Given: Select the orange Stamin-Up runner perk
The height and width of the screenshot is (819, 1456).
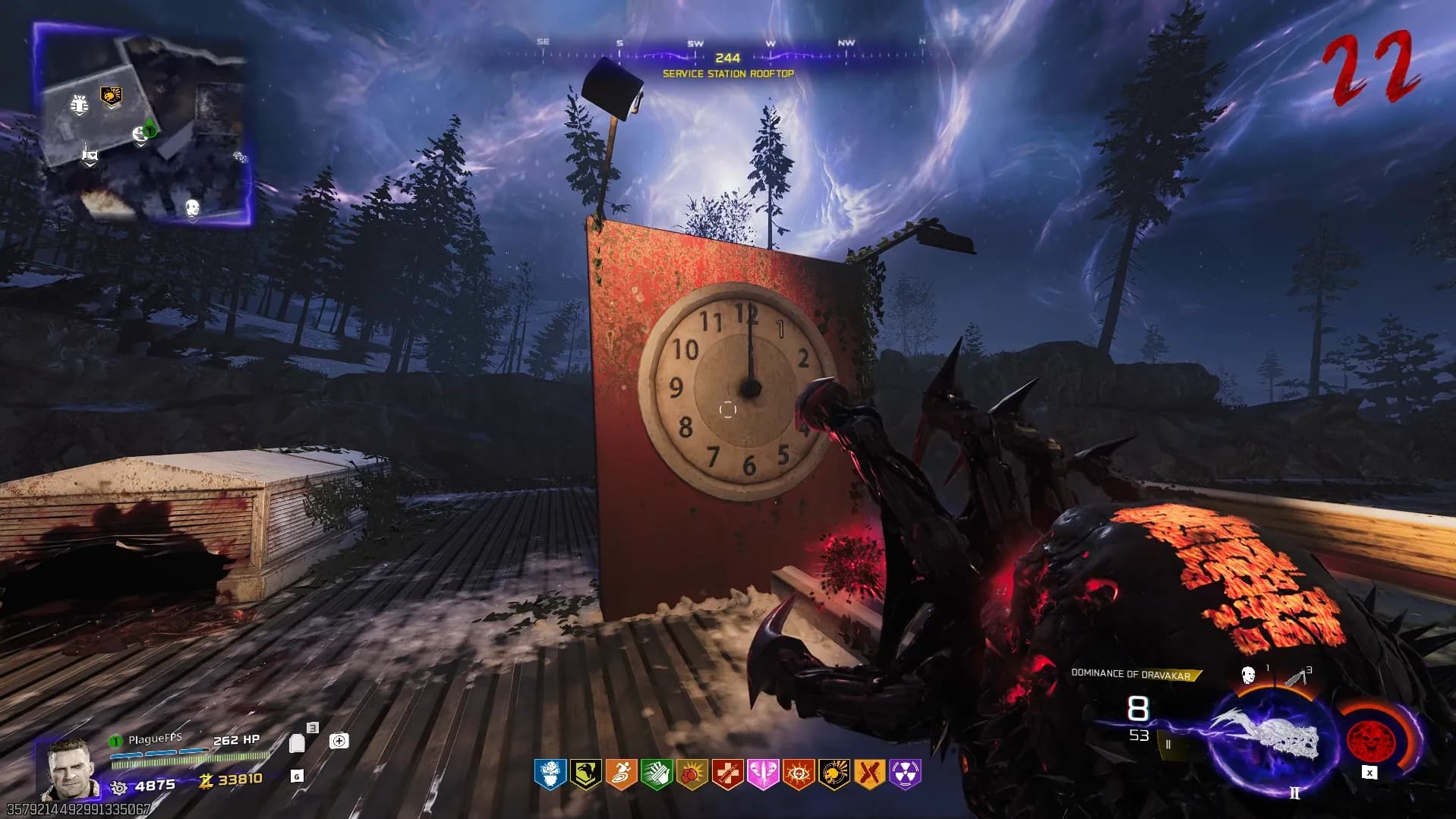Looking at the screenshot, I should 620,773.
